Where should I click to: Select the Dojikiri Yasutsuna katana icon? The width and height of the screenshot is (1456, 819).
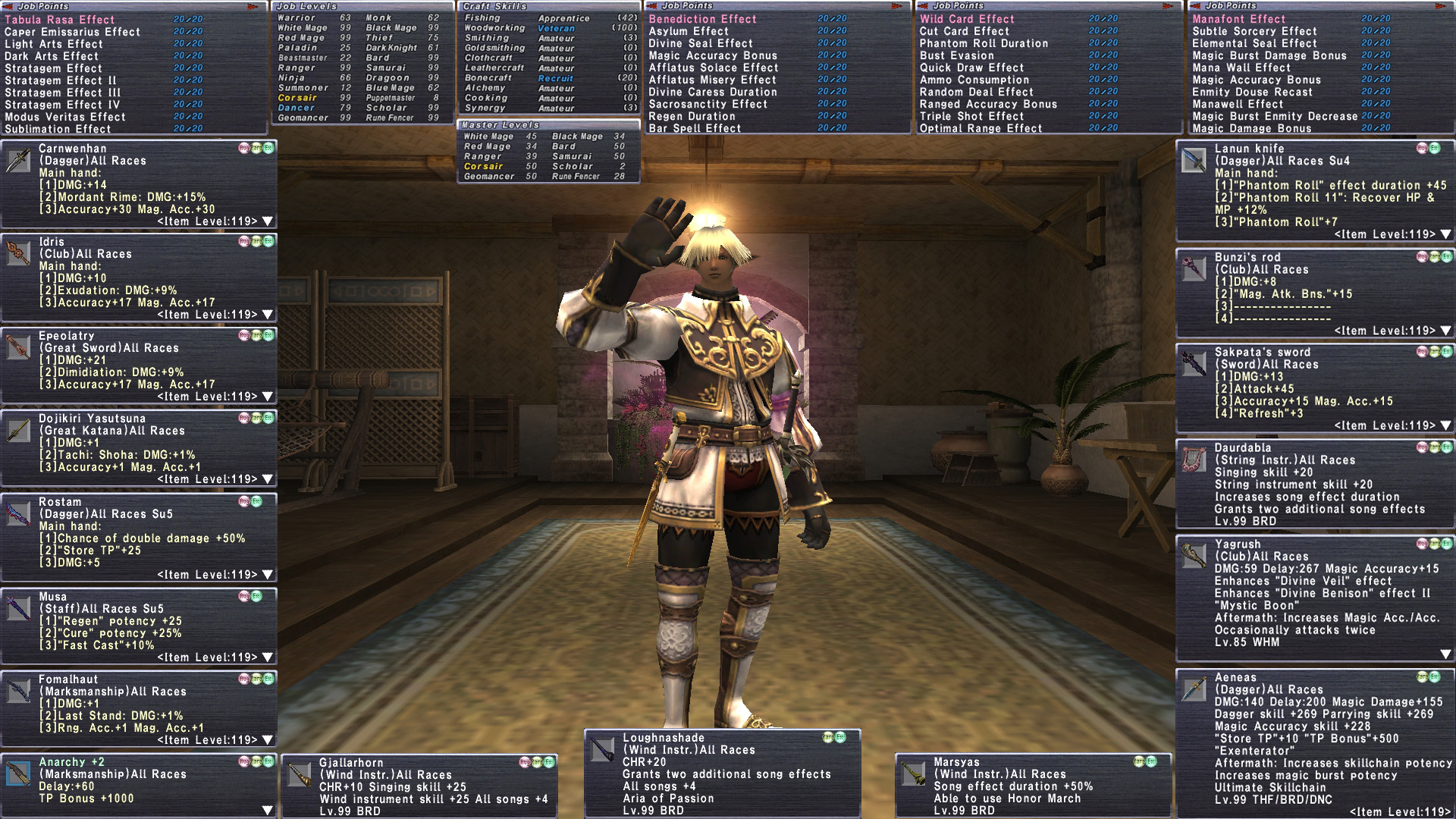pos(18,431)
